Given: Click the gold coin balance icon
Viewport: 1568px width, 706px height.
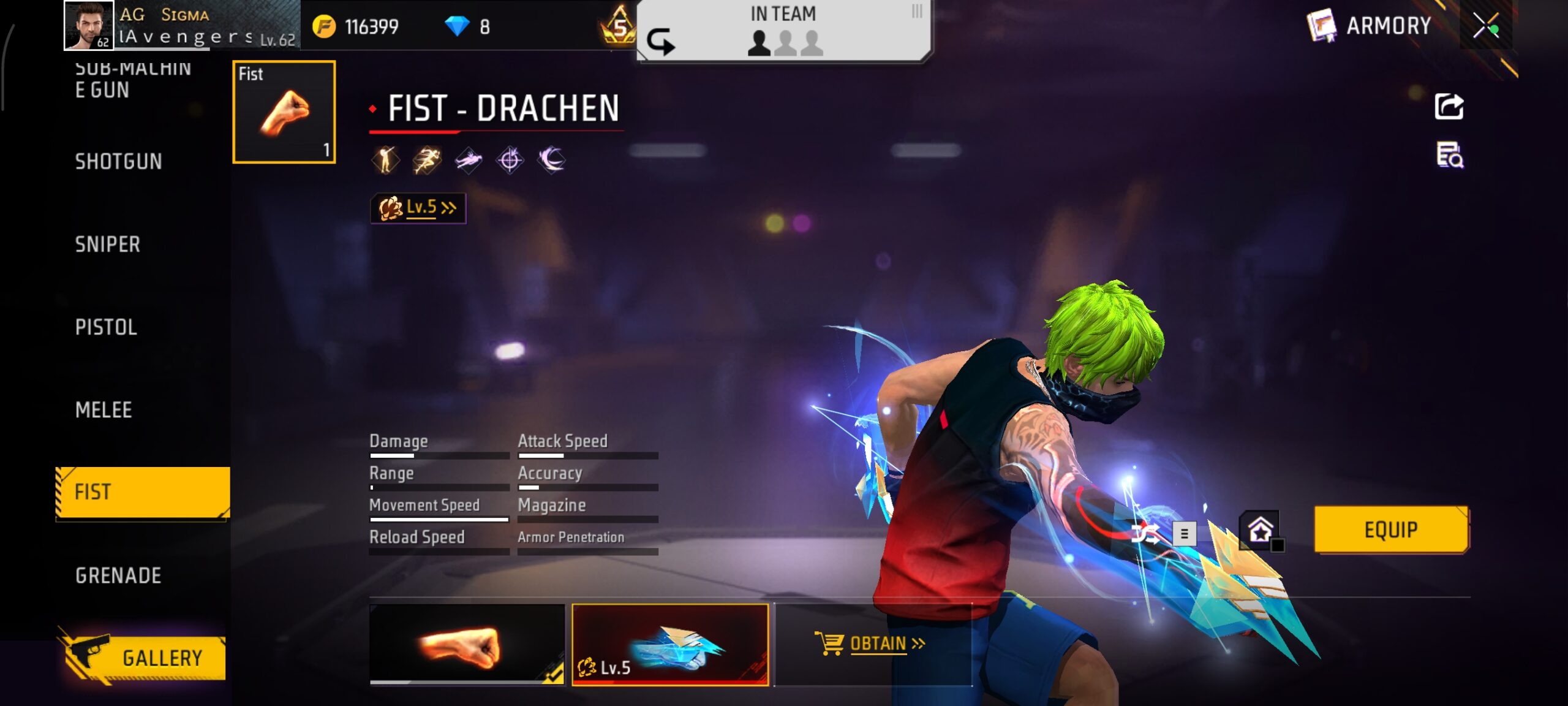Looking at the screenshot, I should [326, 28].
